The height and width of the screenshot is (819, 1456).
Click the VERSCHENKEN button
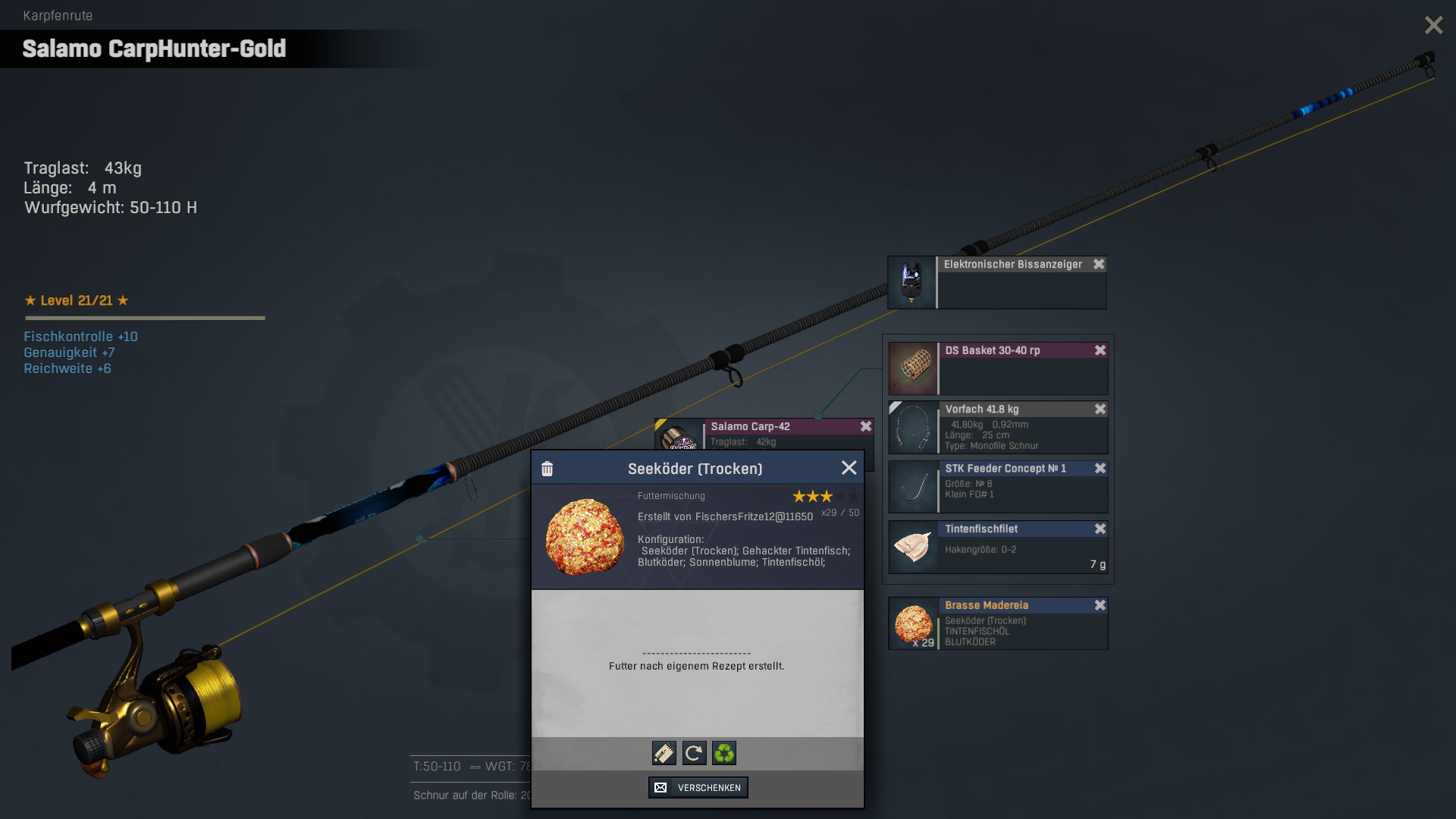[698, 787]
